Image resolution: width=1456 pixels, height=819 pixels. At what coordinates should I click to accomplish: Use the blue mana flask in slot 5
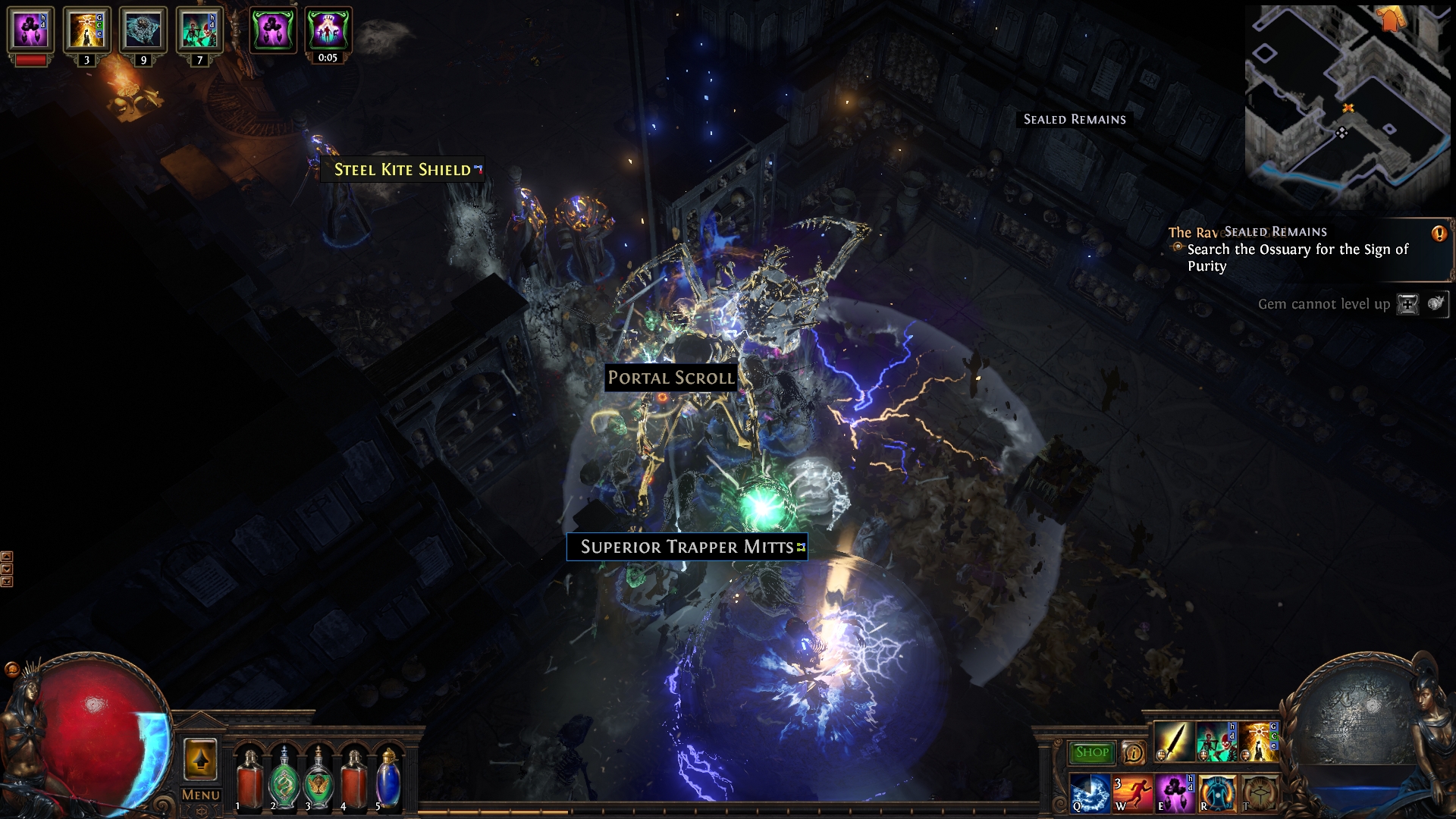point(388,777)
